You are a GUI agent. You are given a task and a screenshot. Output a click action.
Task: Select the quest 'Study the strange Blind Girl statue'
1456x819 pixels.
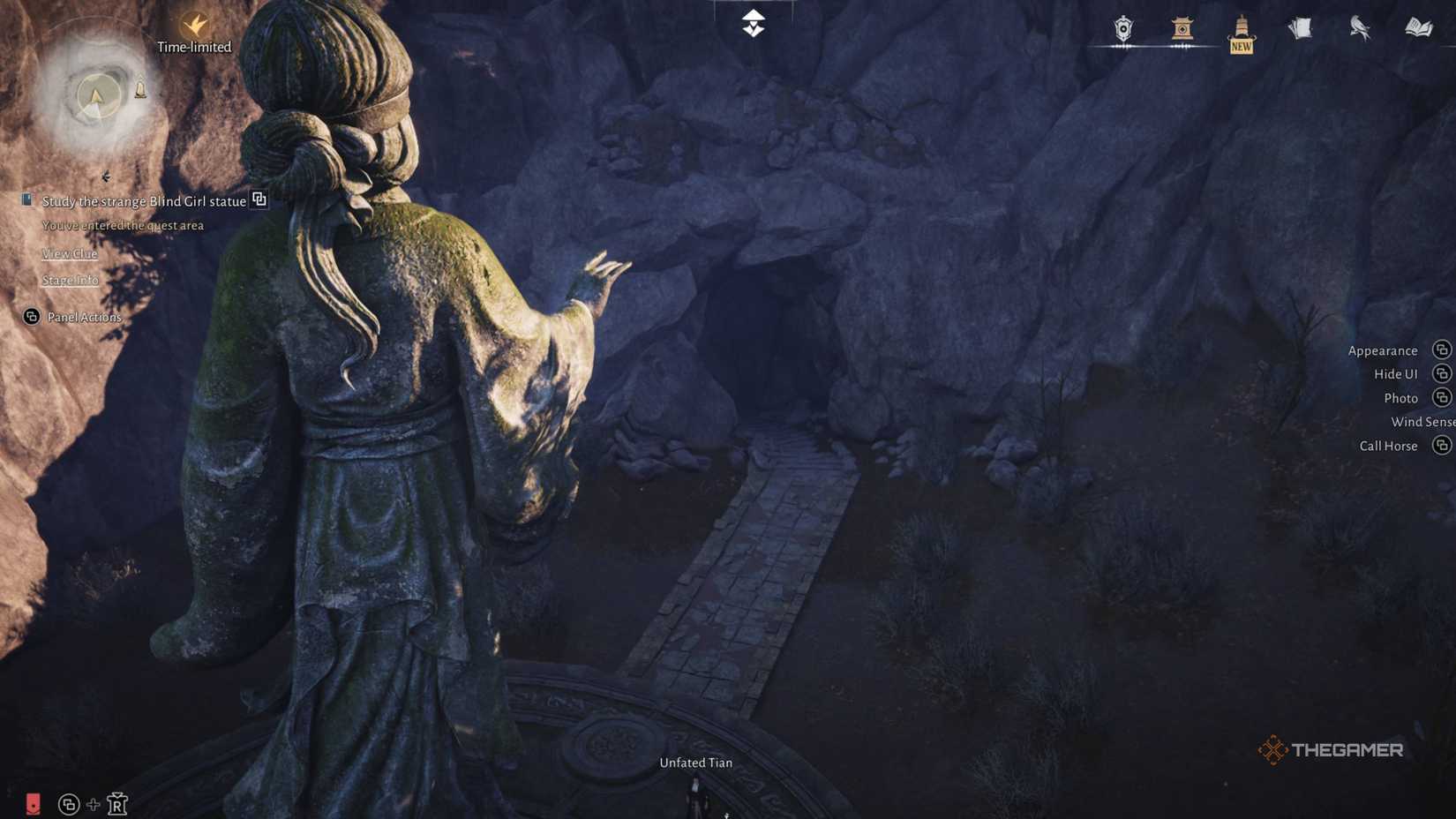(x=144, y=201)
